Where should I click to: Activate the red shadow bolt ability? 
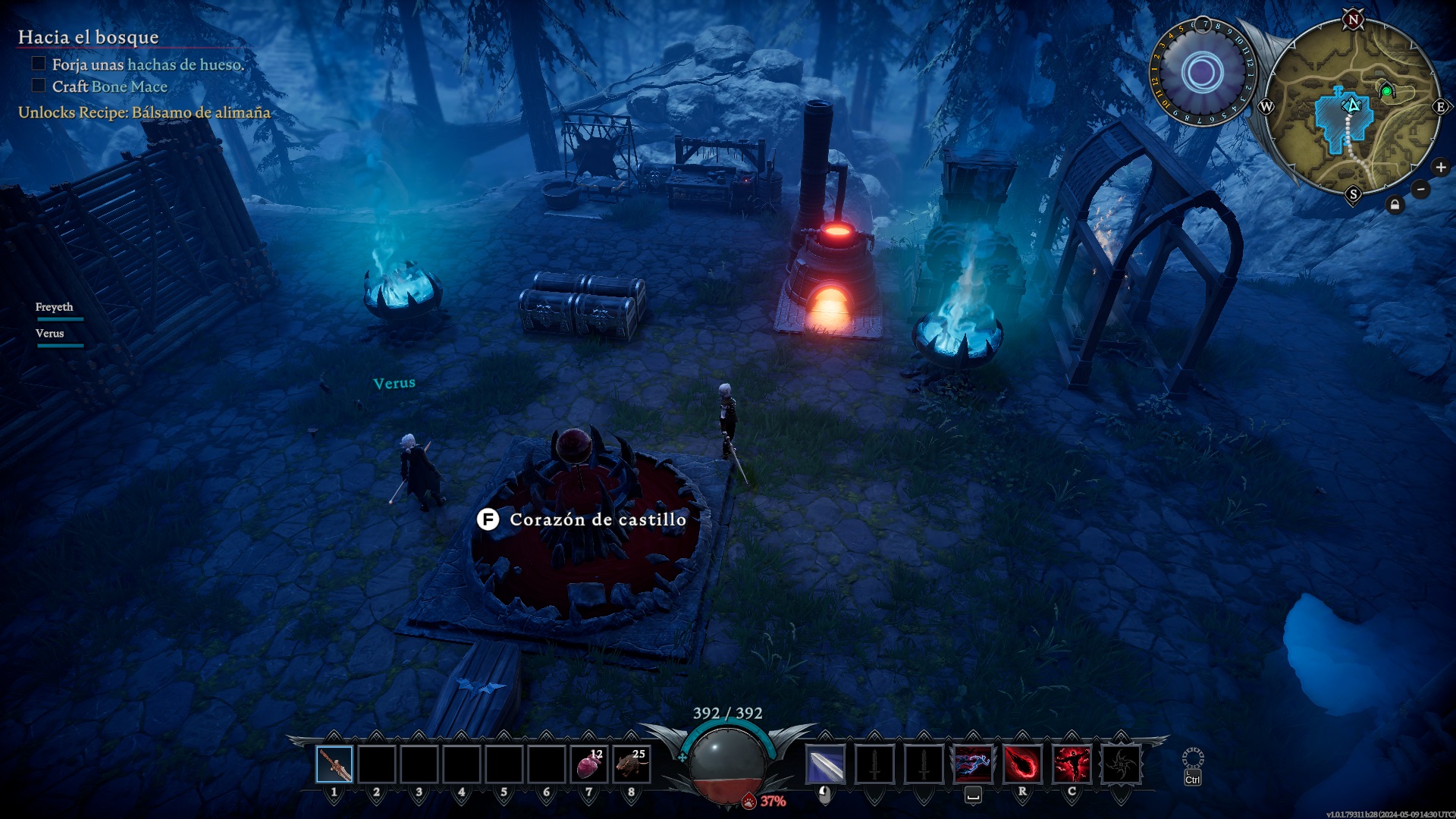[1022, 764]
